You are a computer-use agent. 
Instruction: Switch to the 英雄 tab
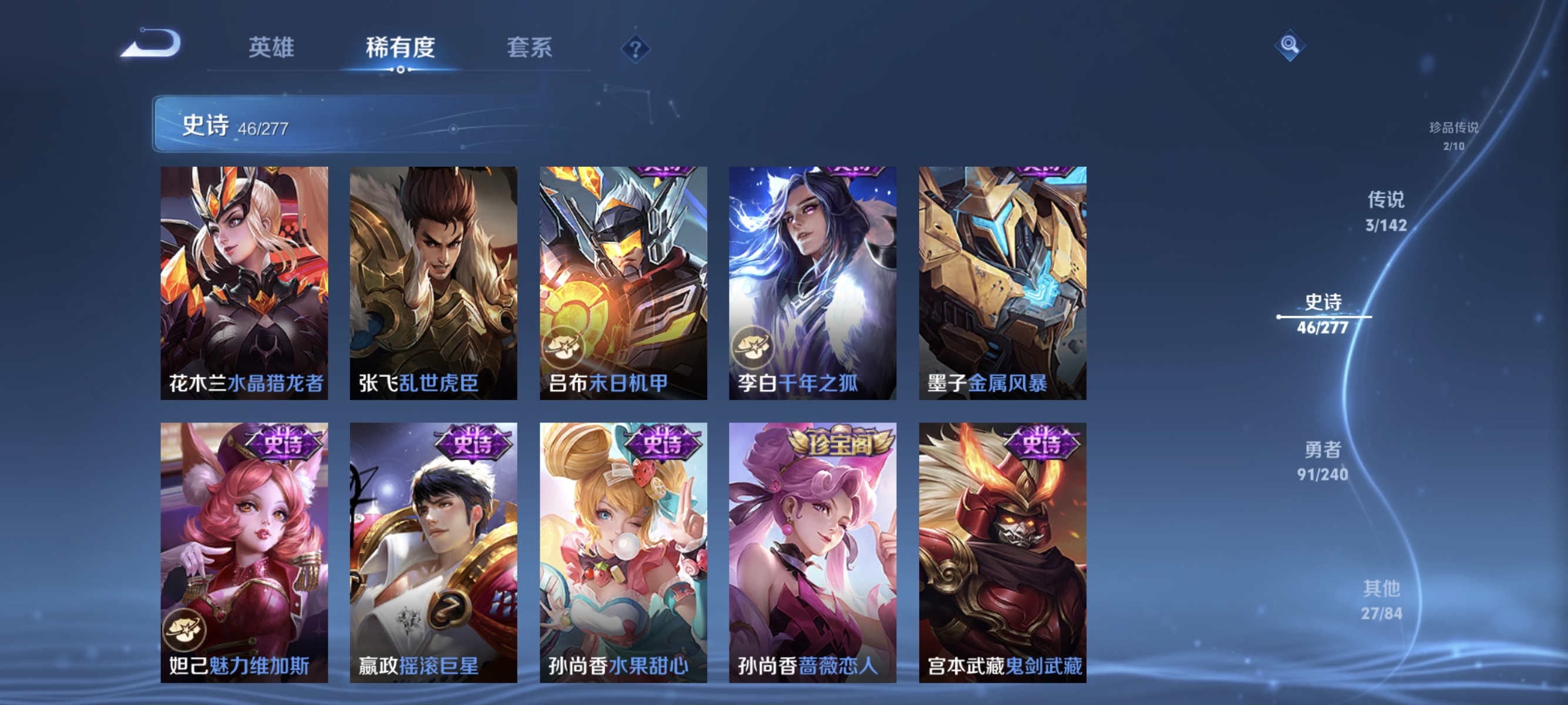[271, 49]
